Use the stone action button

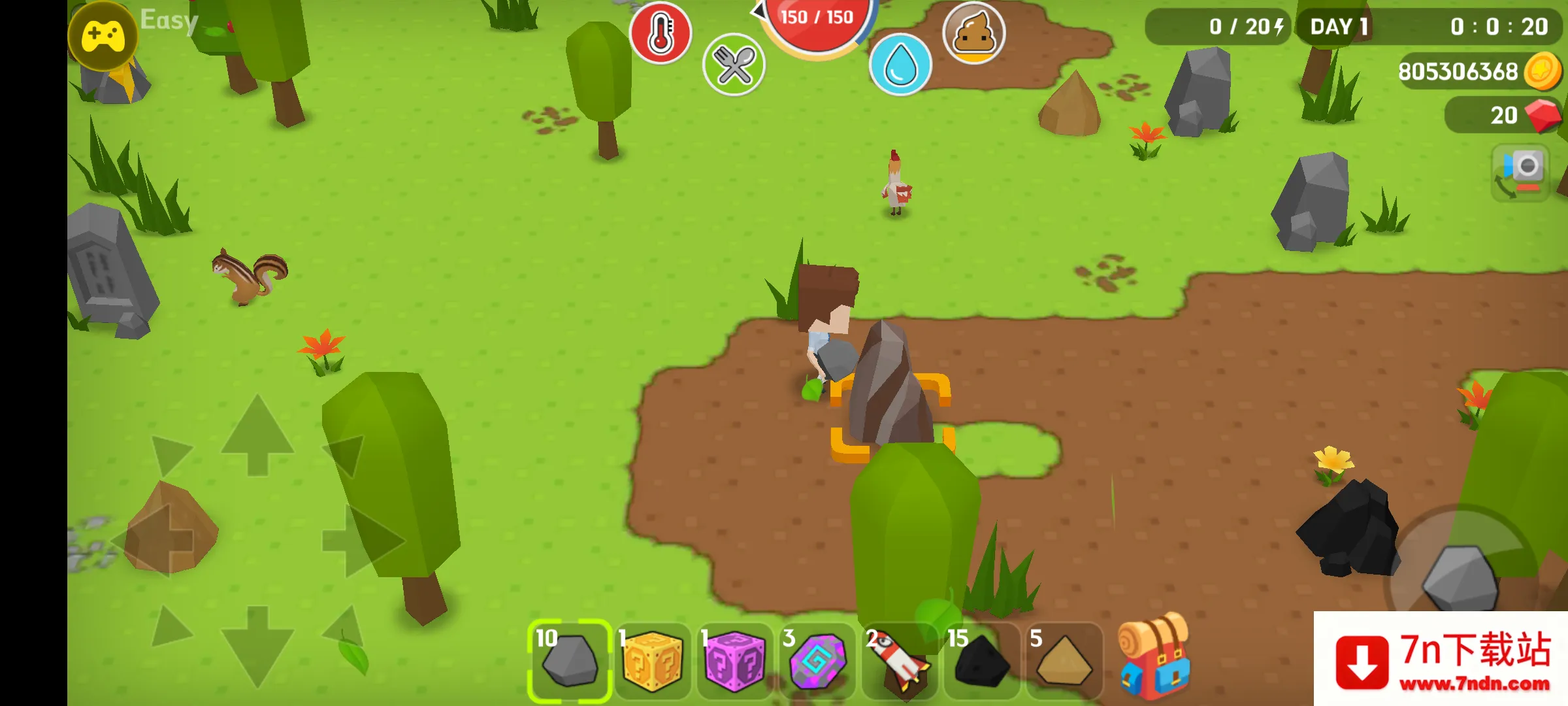[x=1461, y=577]
